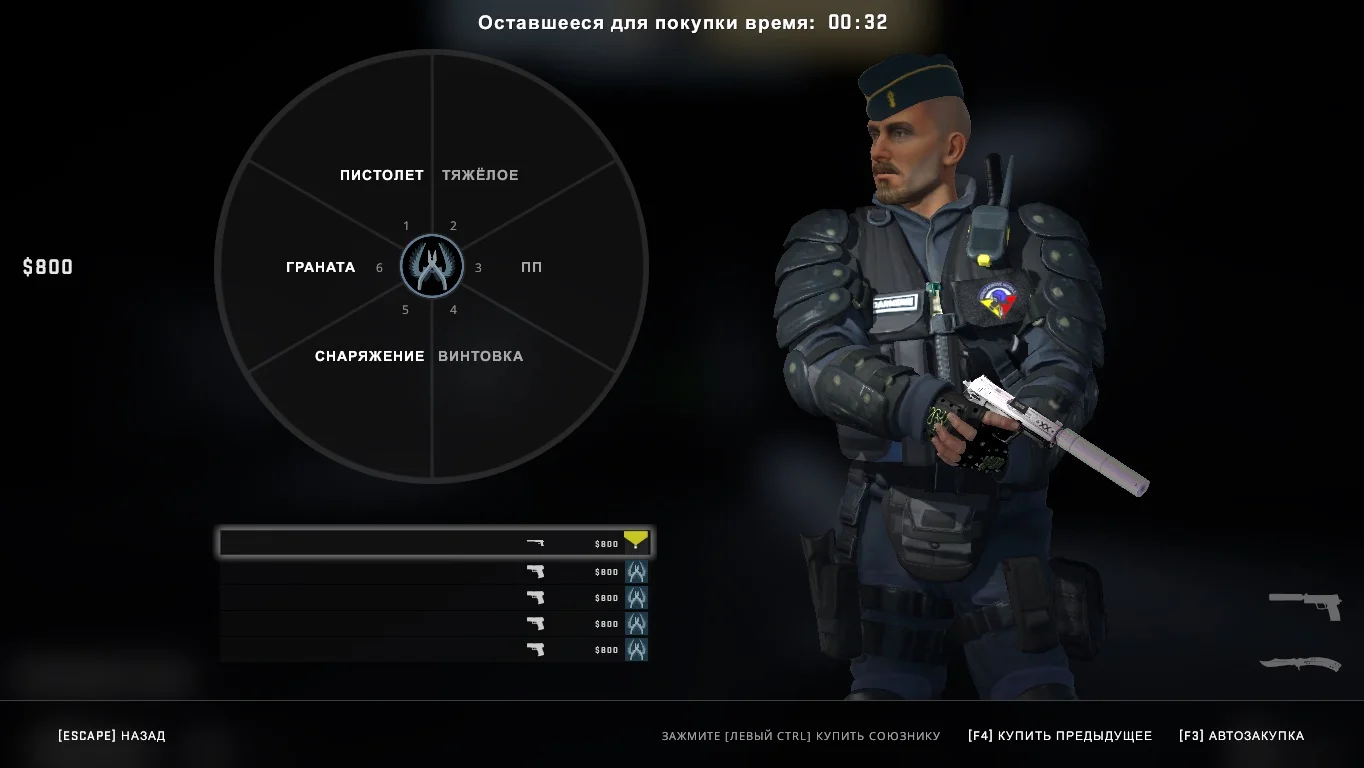Viewport: 1364px width, 768px height.
Task: Select the СНАРЯЖЕНИЕ equipment segment
Action: pyautogui.click(x=369, y=356)
